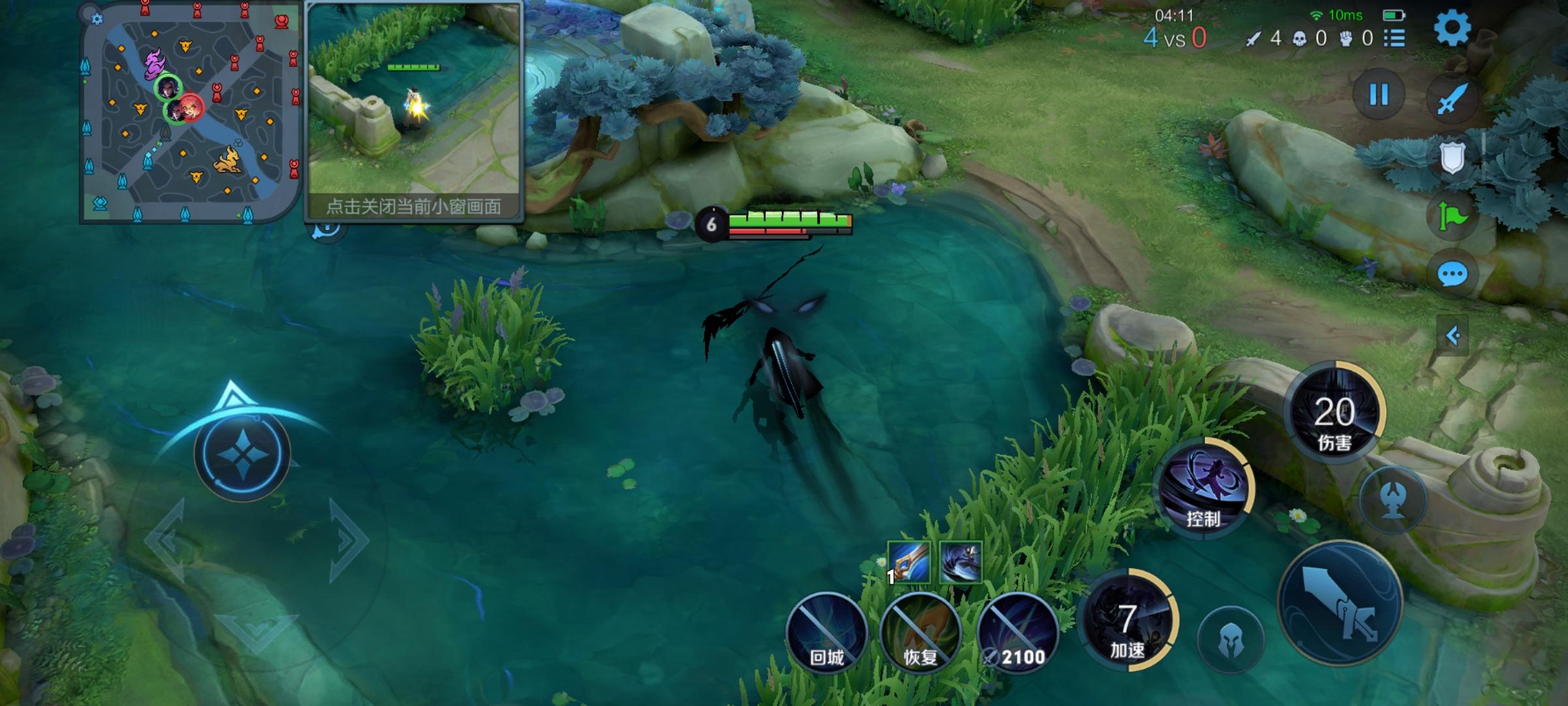Buy the recommended blue blade item
The height and width of the screenshot is (706, 1568).
tap(909, 562)
